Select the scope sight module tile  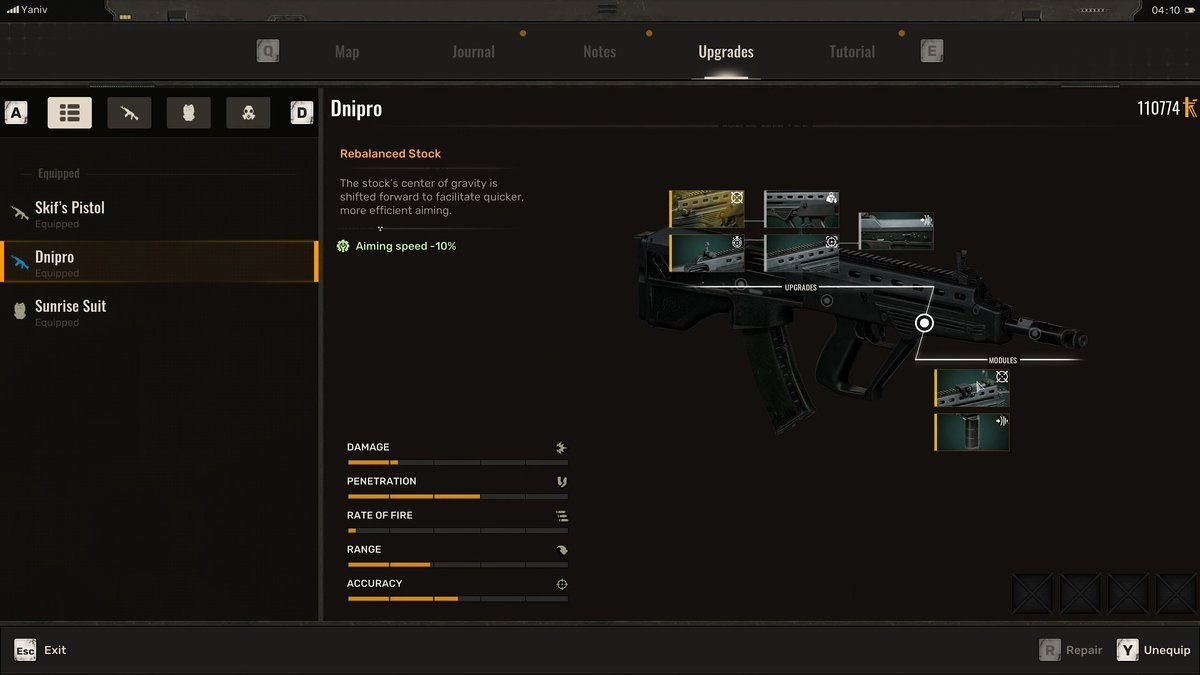[972, 388]
